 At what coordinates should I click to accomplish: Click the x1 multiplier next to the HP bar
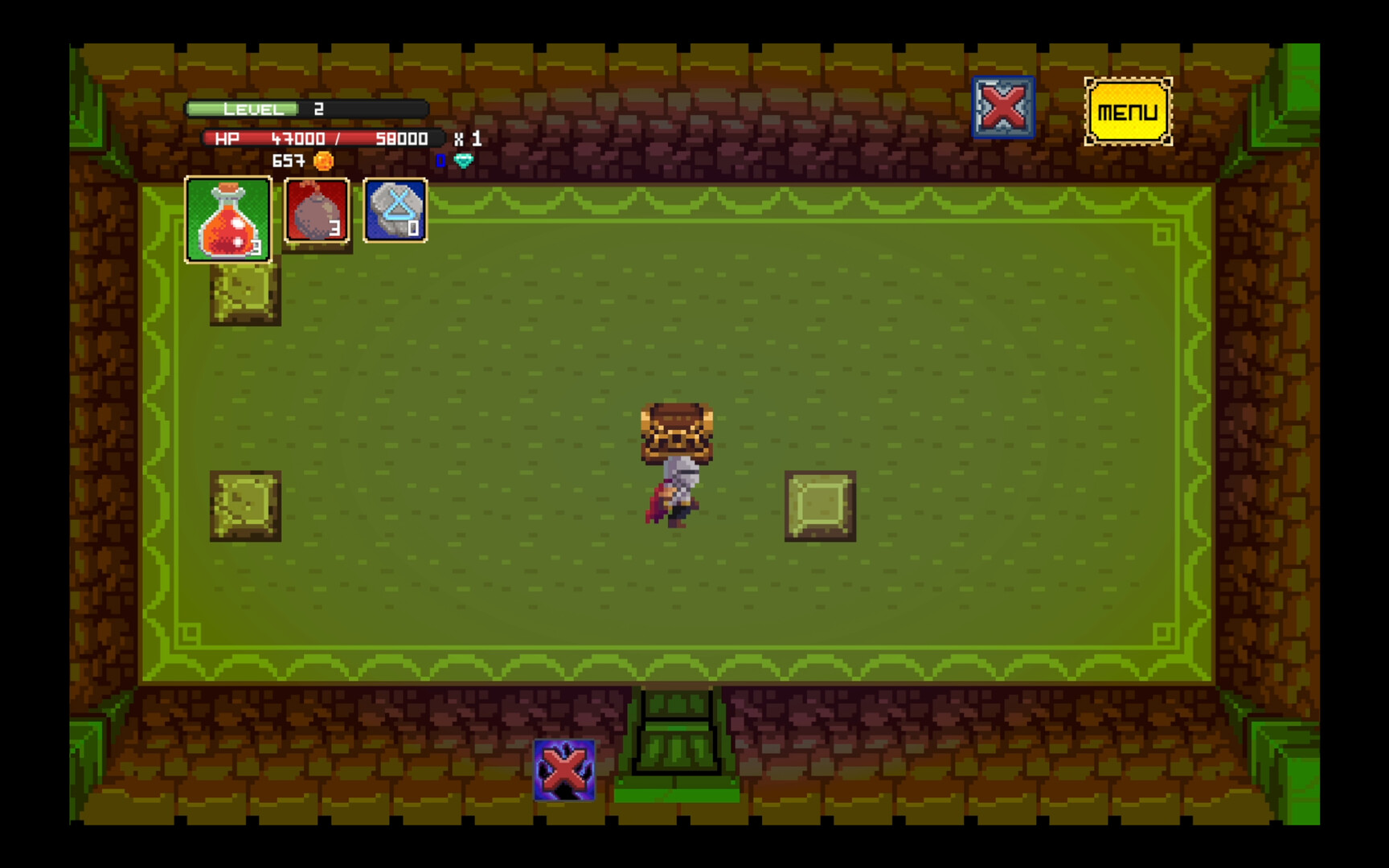(x=470, y=138)
